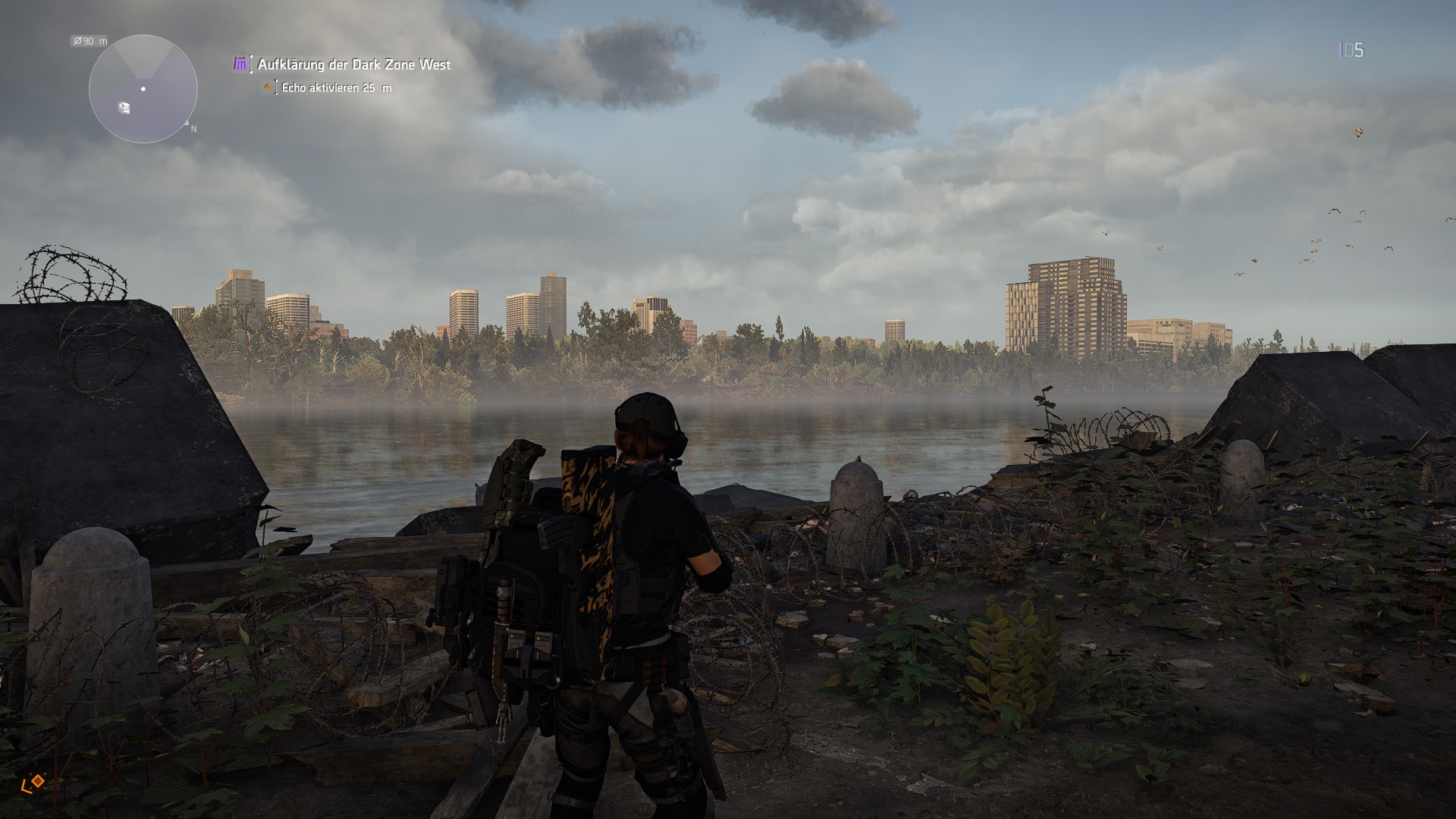Screen dimensions: 1456x819
Task: Click the player position dot on minimap
Action: click(x=143, y=89)
